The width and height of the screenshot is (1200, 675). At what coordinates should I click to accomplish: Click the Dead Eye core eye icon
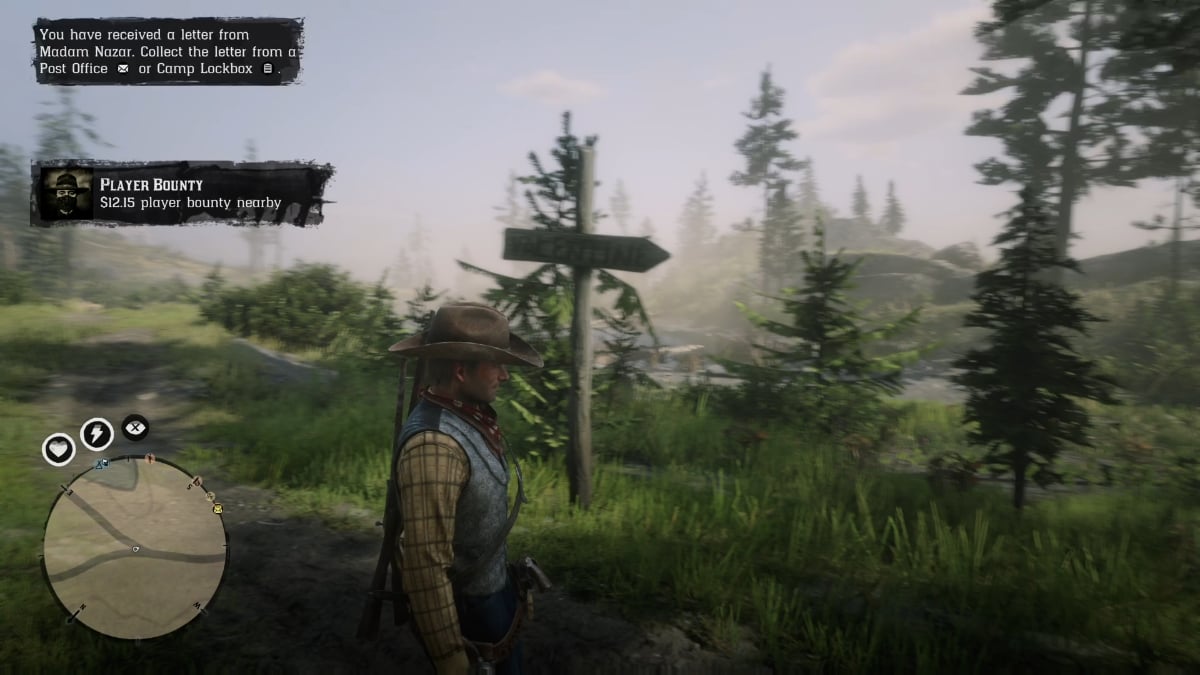135,428
